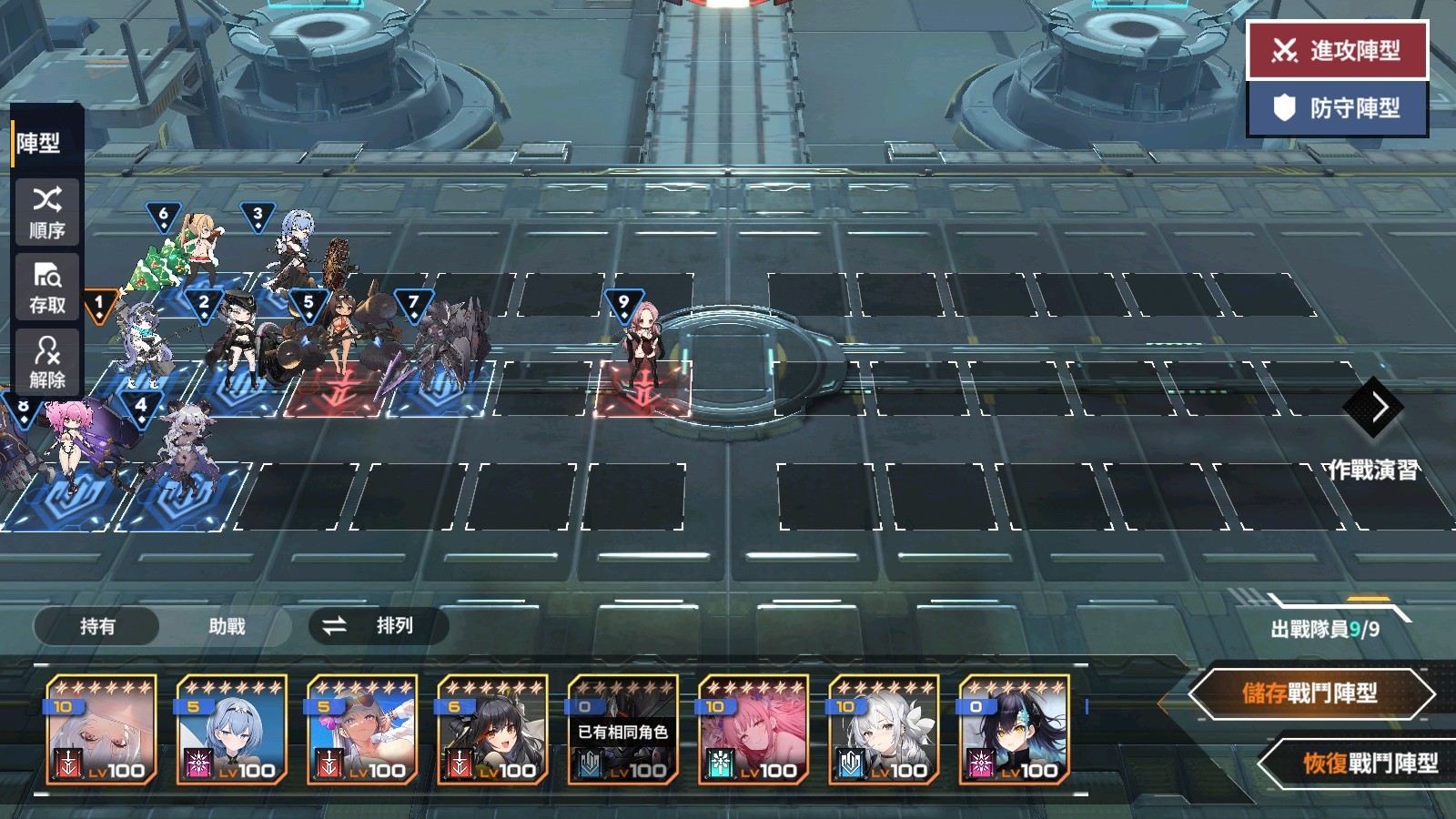Save formation with 儲存戰鬥陣型

(x=1310, y=694)
